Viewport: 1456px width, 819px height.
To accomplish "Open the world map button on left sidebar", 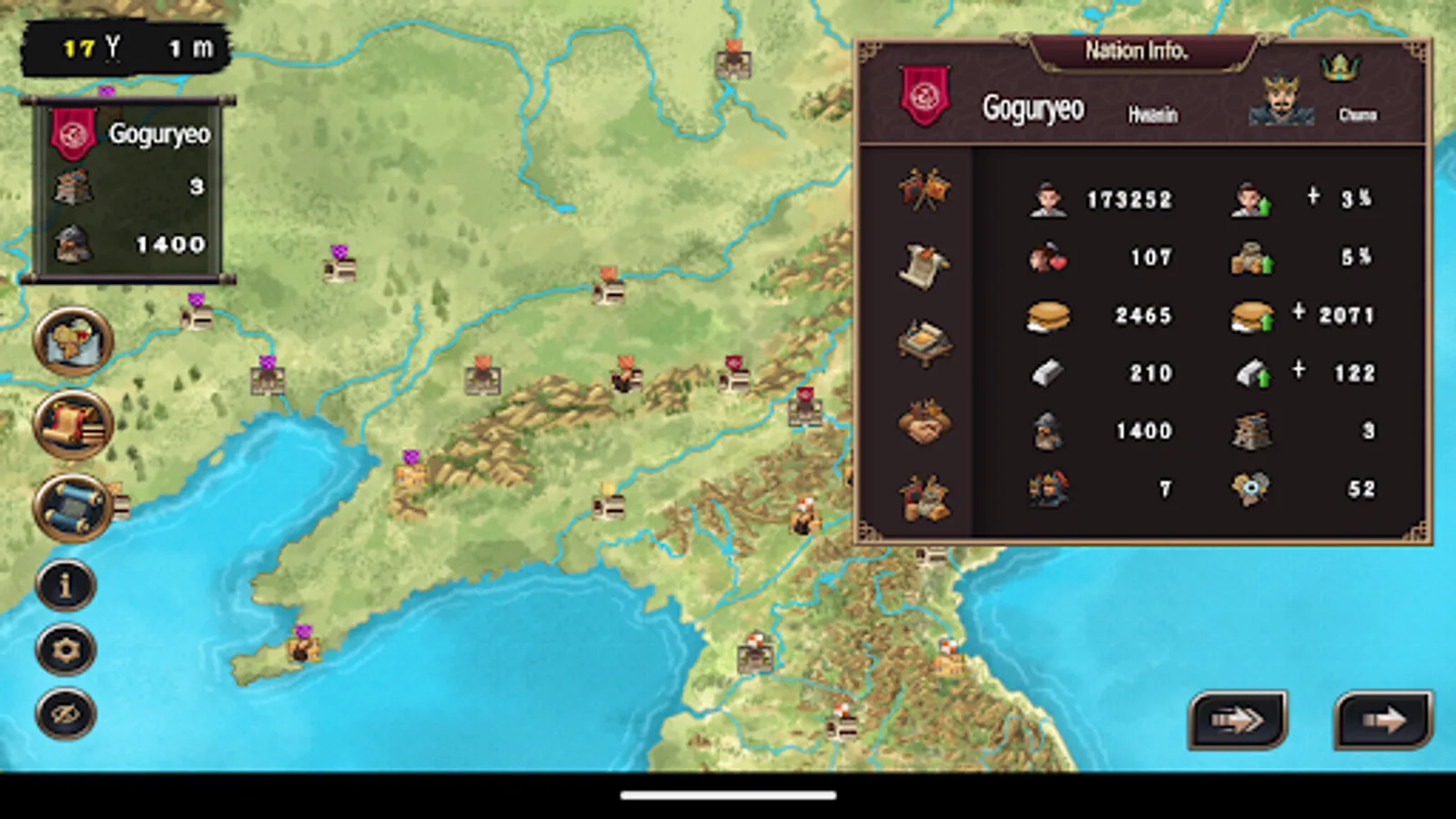I will 72,344.
